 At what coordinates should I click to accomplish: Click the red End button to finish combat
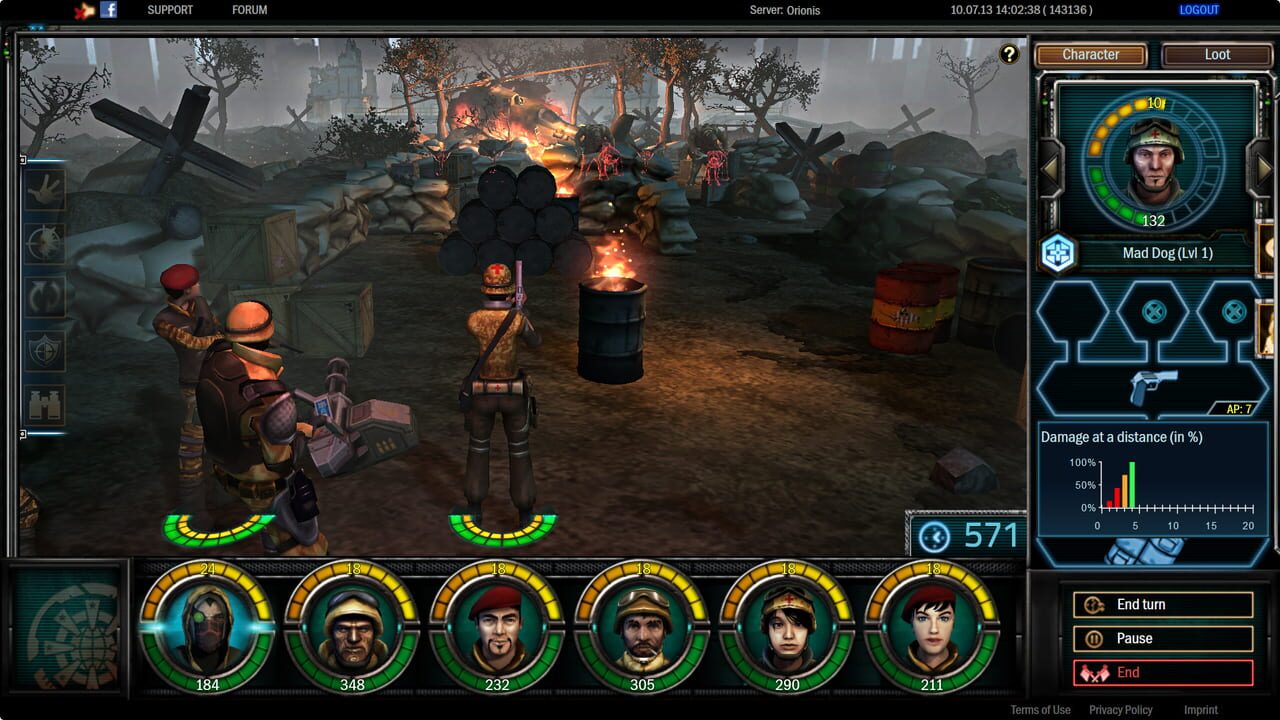(x=1162, y=672)
